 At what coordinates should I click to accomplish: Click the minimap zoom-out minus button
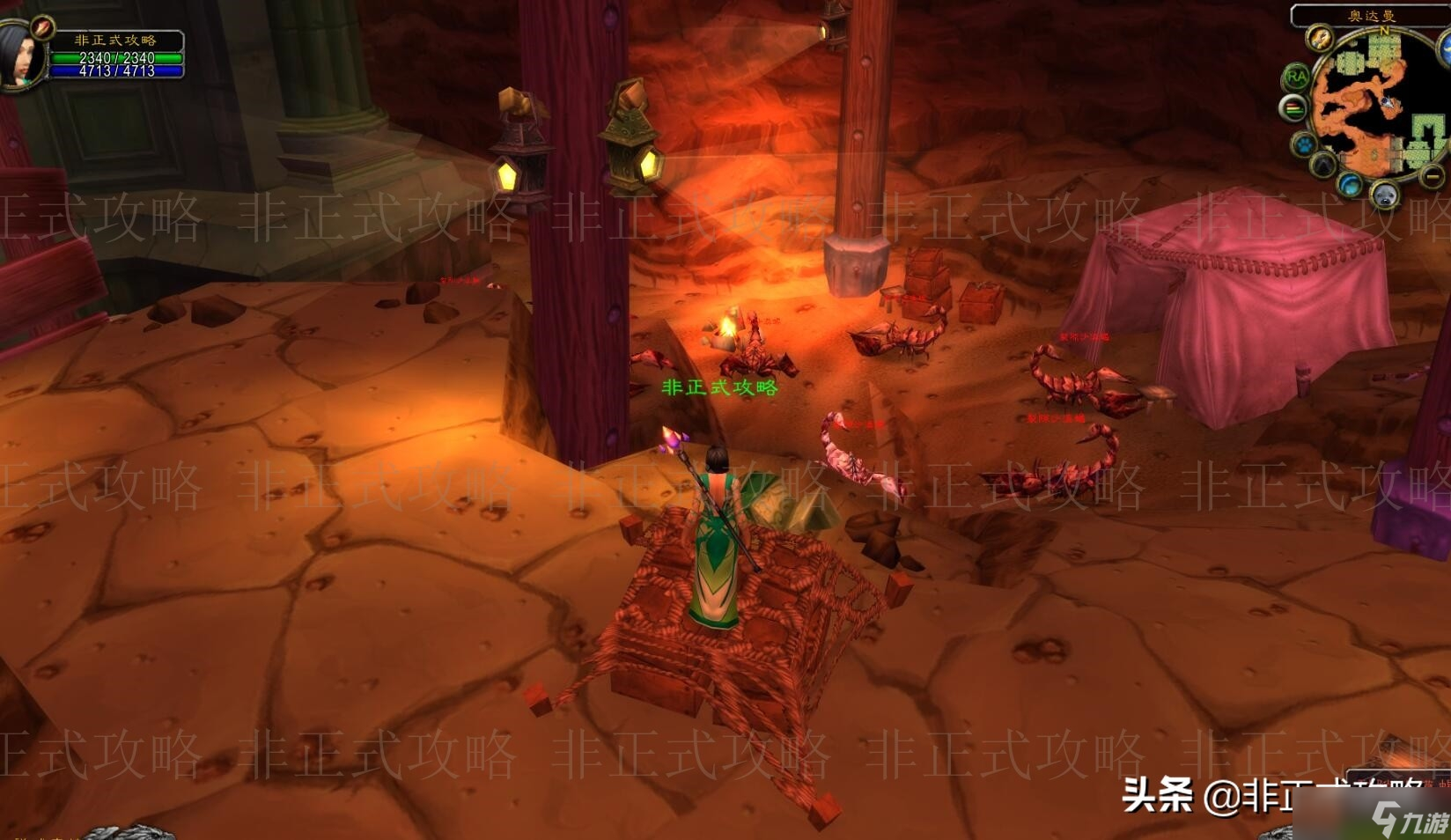[1433, 177]
